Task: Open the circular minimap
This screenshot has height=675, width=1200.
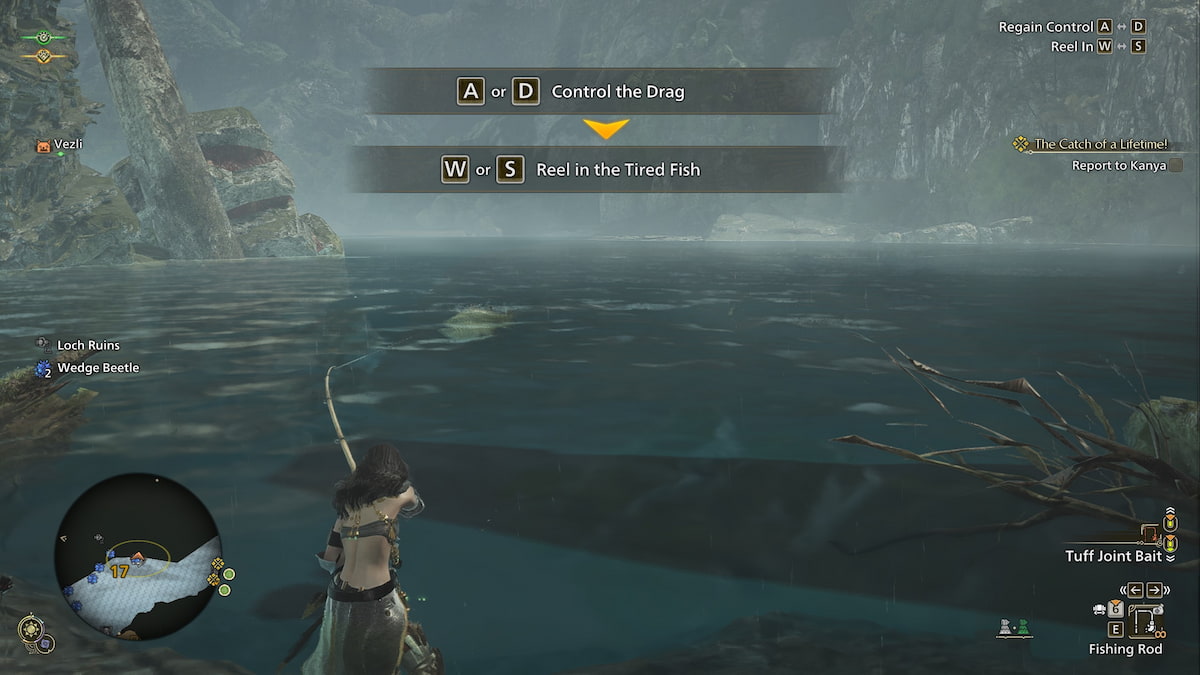Action: point(136,556)
